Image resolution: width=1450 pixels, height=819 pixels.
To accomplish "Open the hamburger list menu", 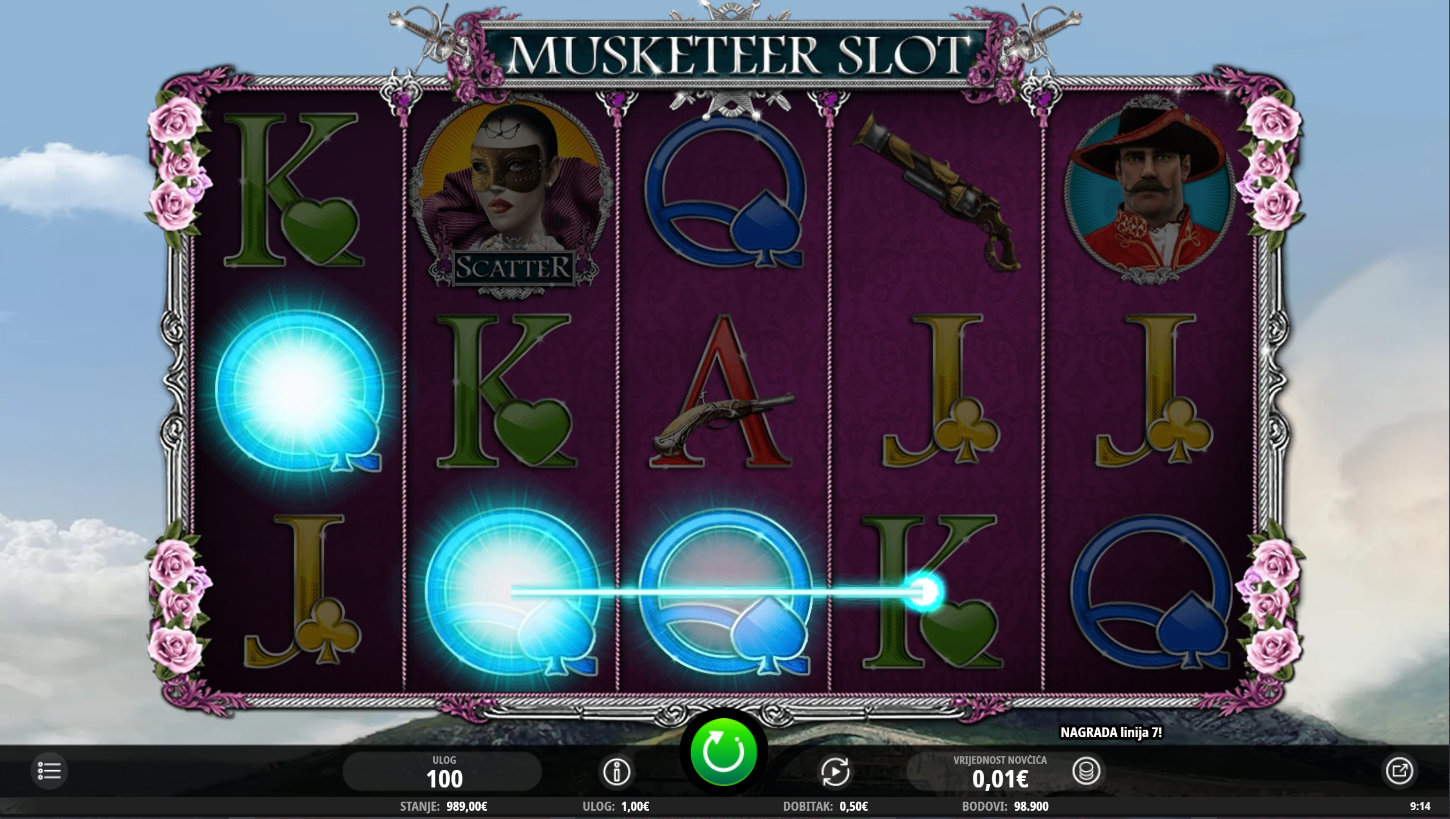I will pyautogui.click(x=49, y=771).
